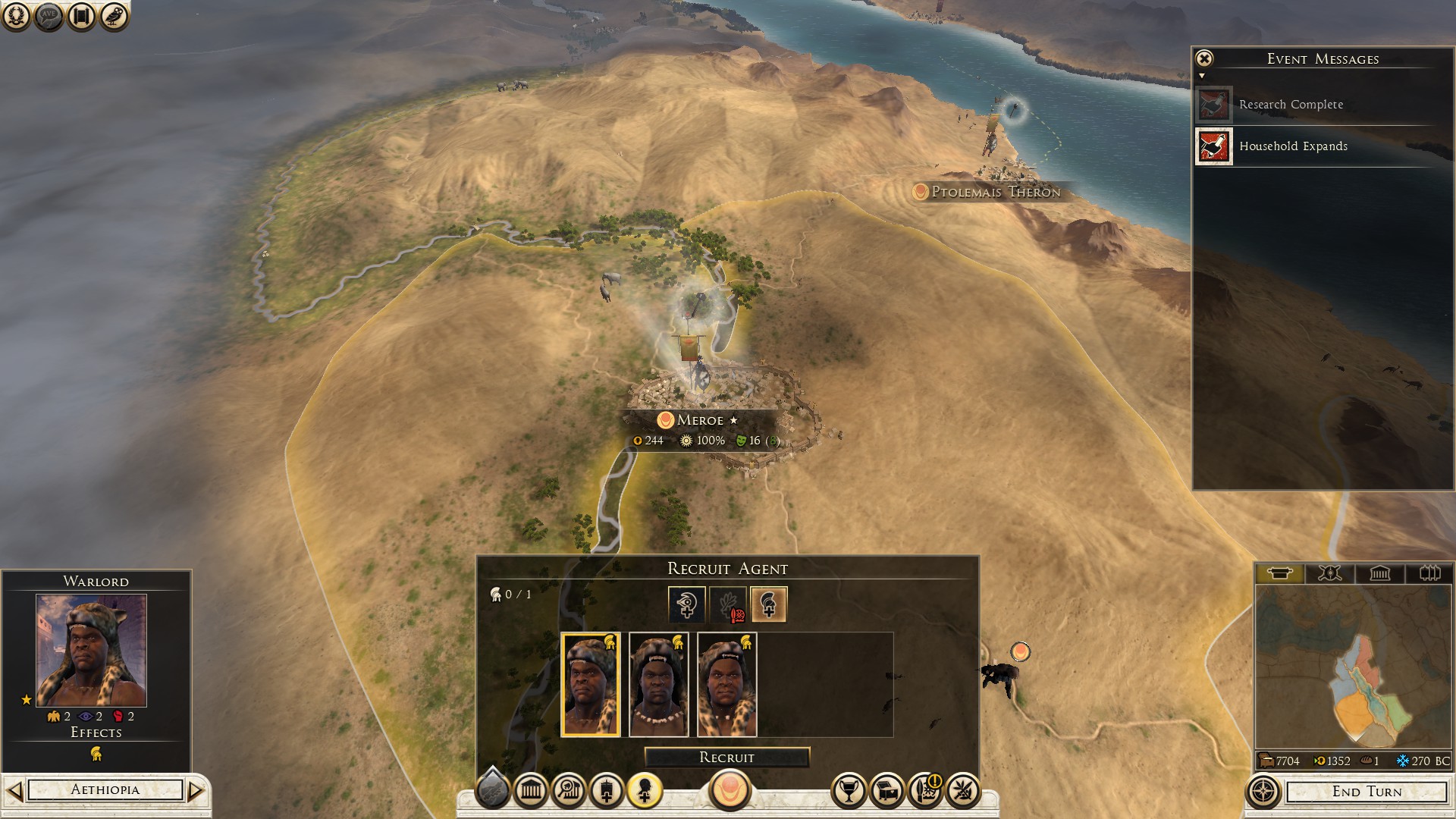Close the Event Messages panel
Viewport: 1456px width, 819px height.
tap(1204, 58)
